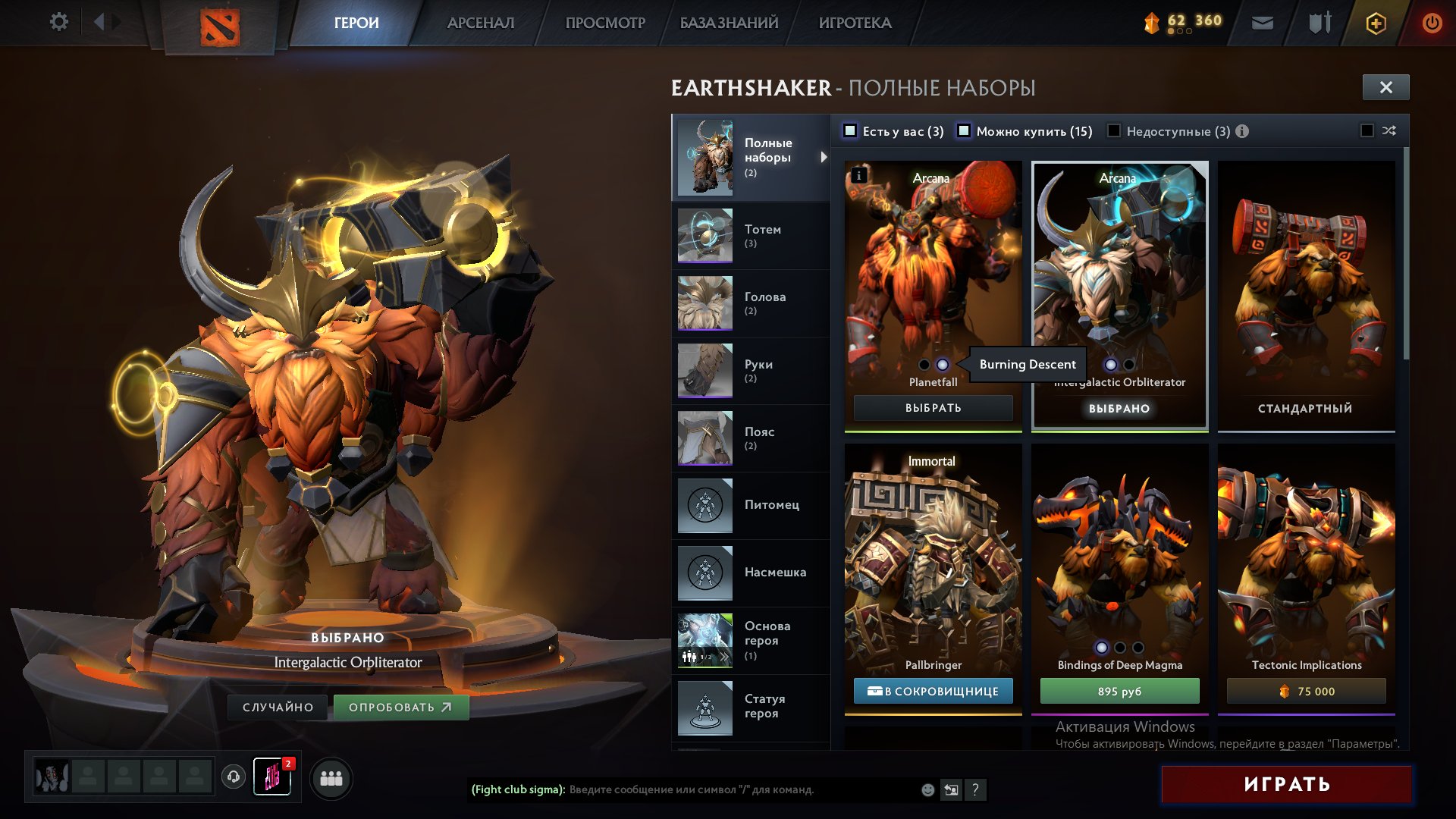Open the team finder people icon

(331, 777)
